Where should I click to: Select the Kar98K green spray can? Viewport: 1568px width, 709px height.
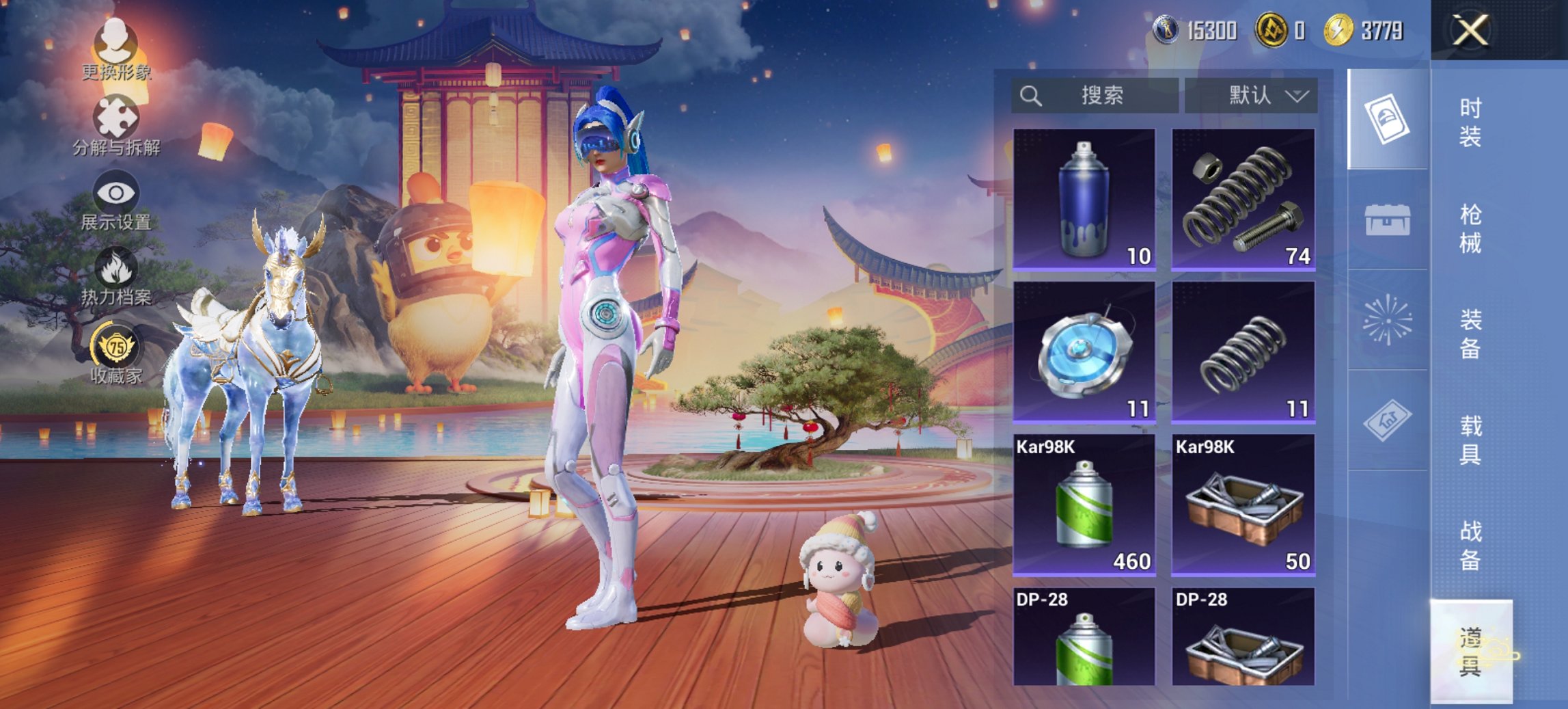(x=1084, y=505)
